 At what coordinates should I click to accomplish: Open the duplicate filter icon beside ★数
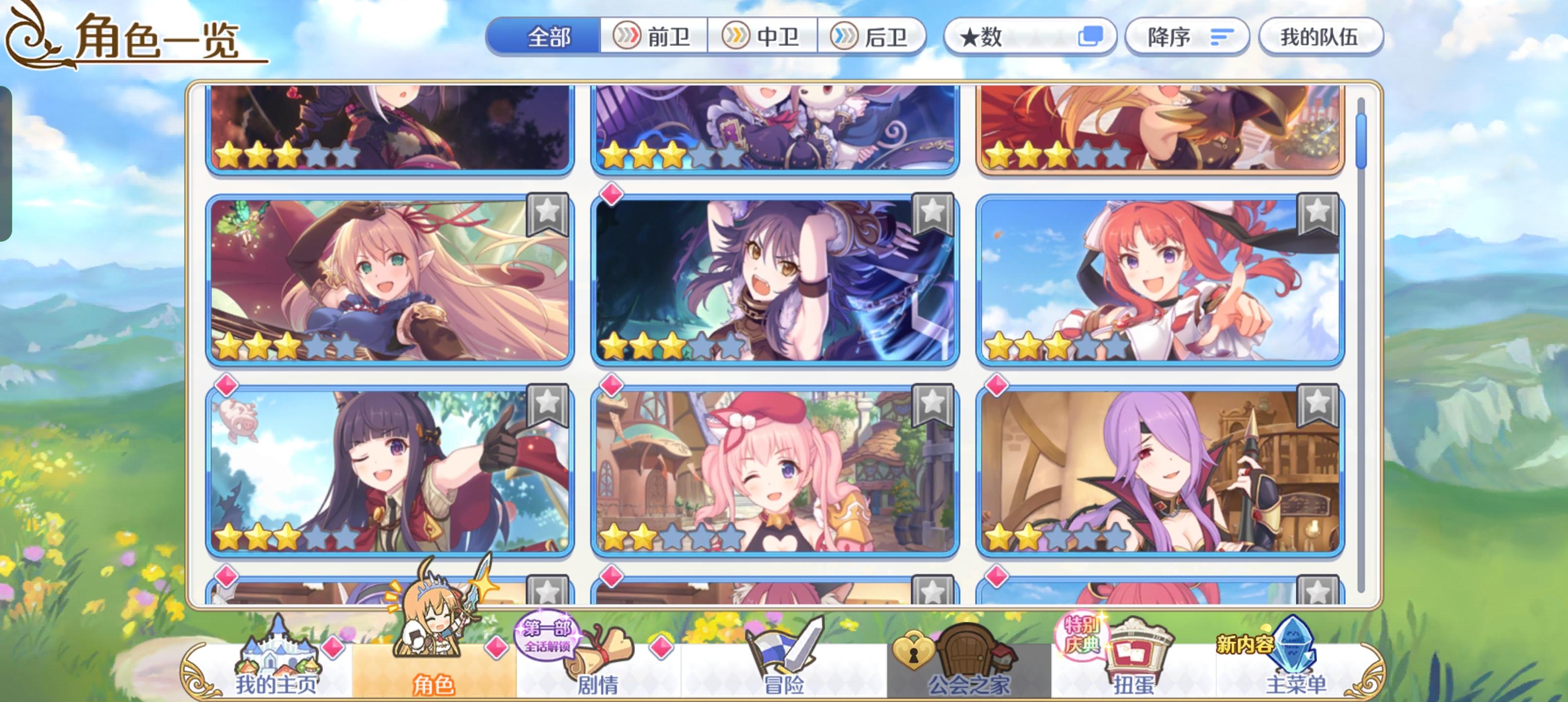point(1096,37)
